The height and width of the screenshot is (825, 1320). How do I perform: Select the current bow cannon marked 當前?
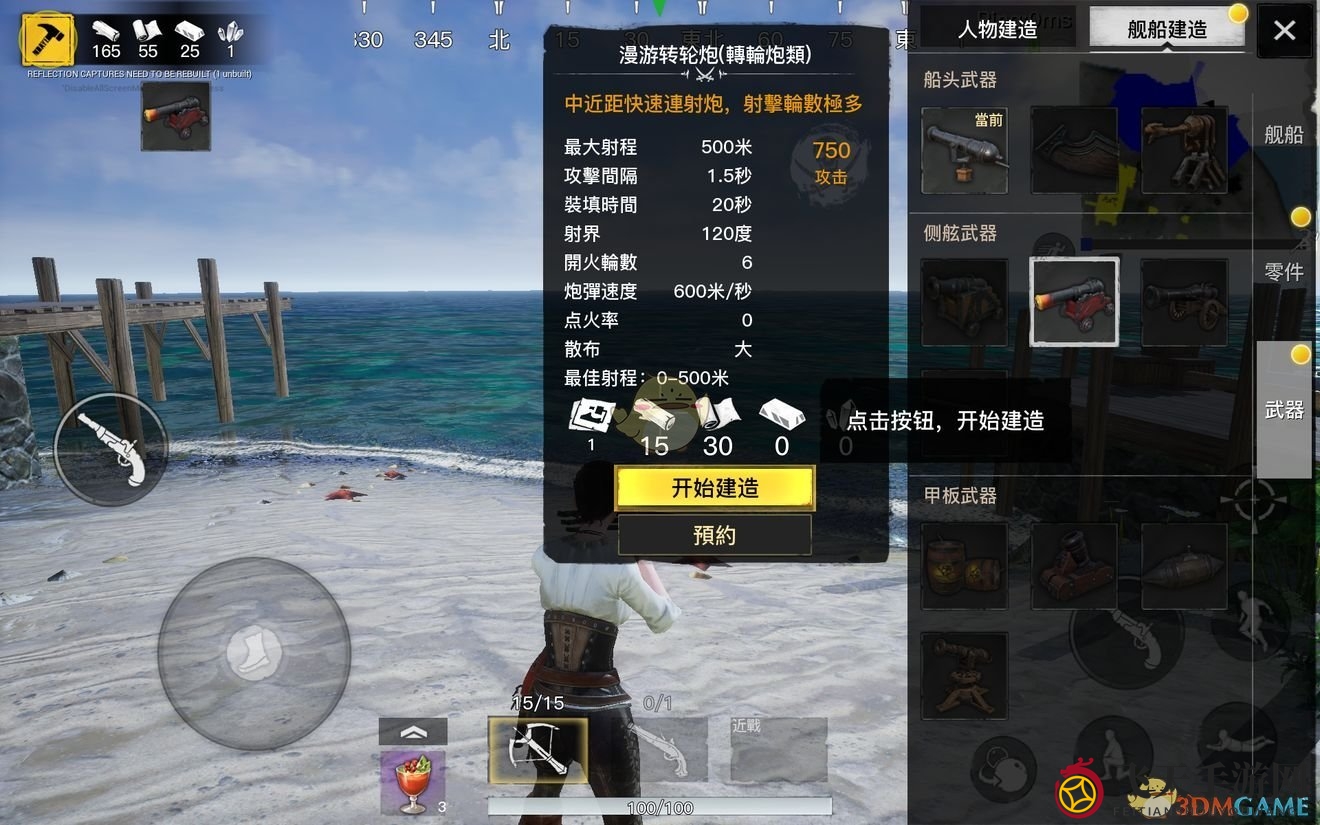coord(963,150)
